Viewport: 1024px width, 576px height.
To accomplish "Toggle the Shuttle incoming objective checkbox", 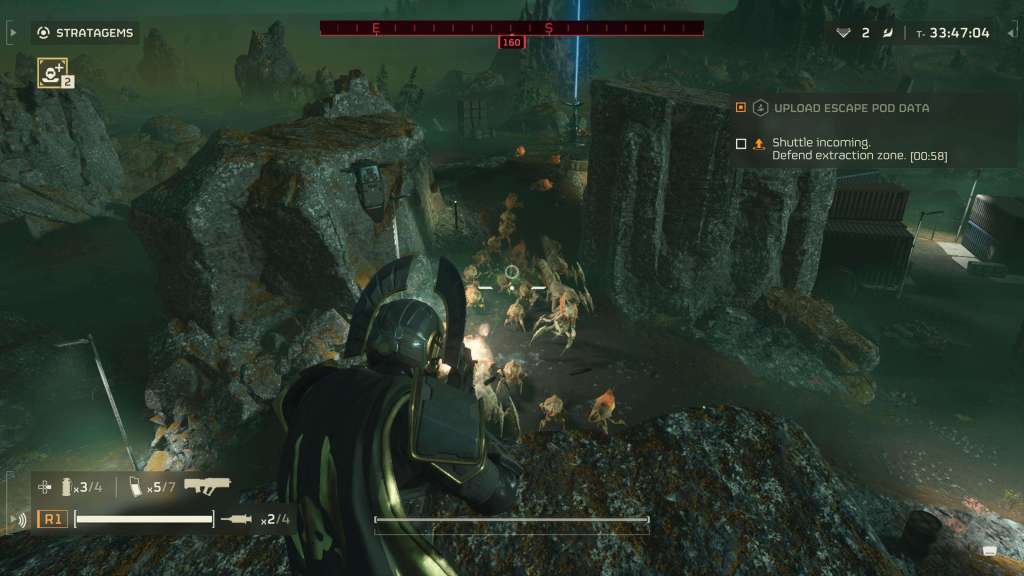I will tap(741, 143).
